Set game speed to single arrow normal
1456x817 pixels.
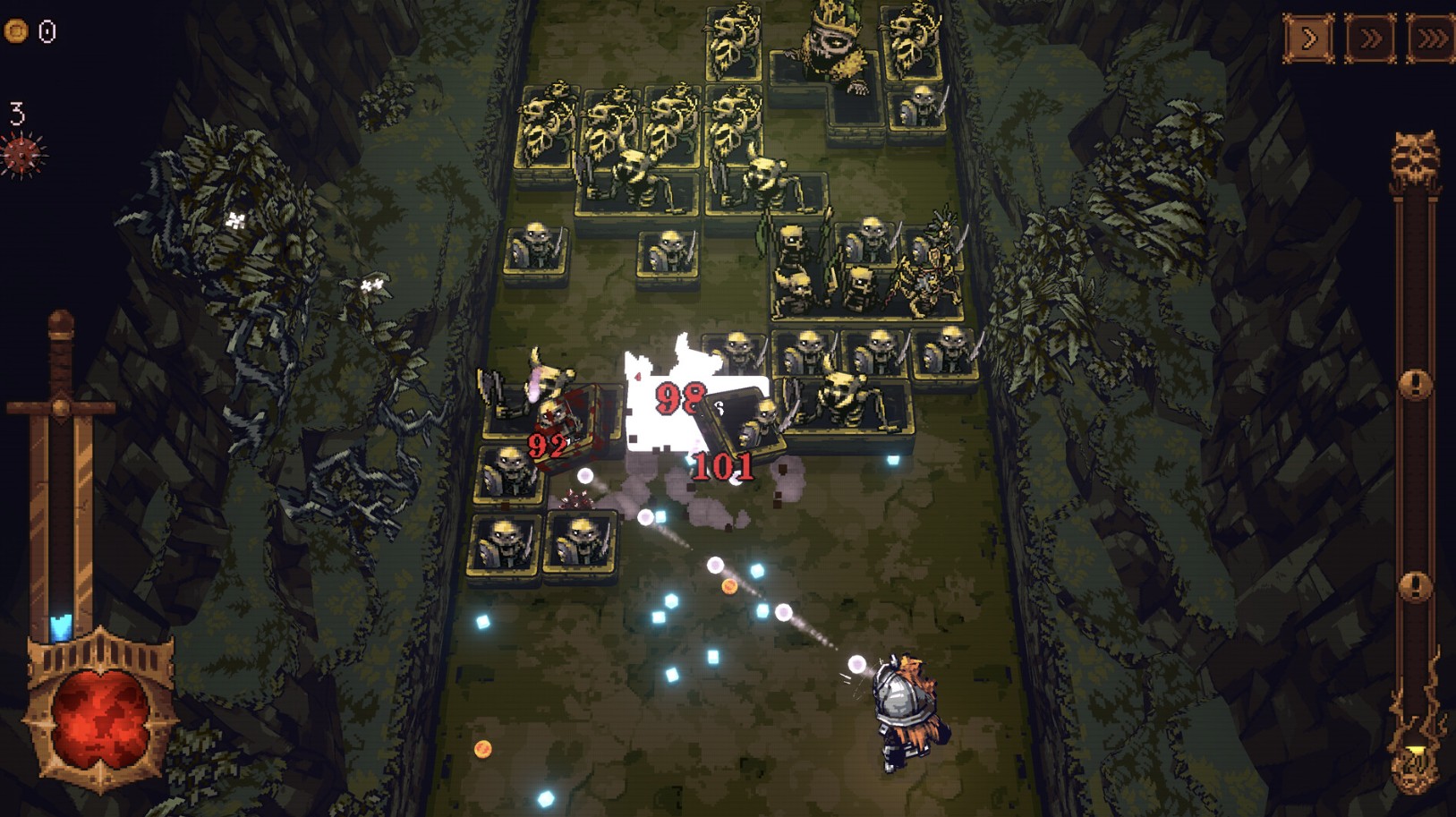1308,39
